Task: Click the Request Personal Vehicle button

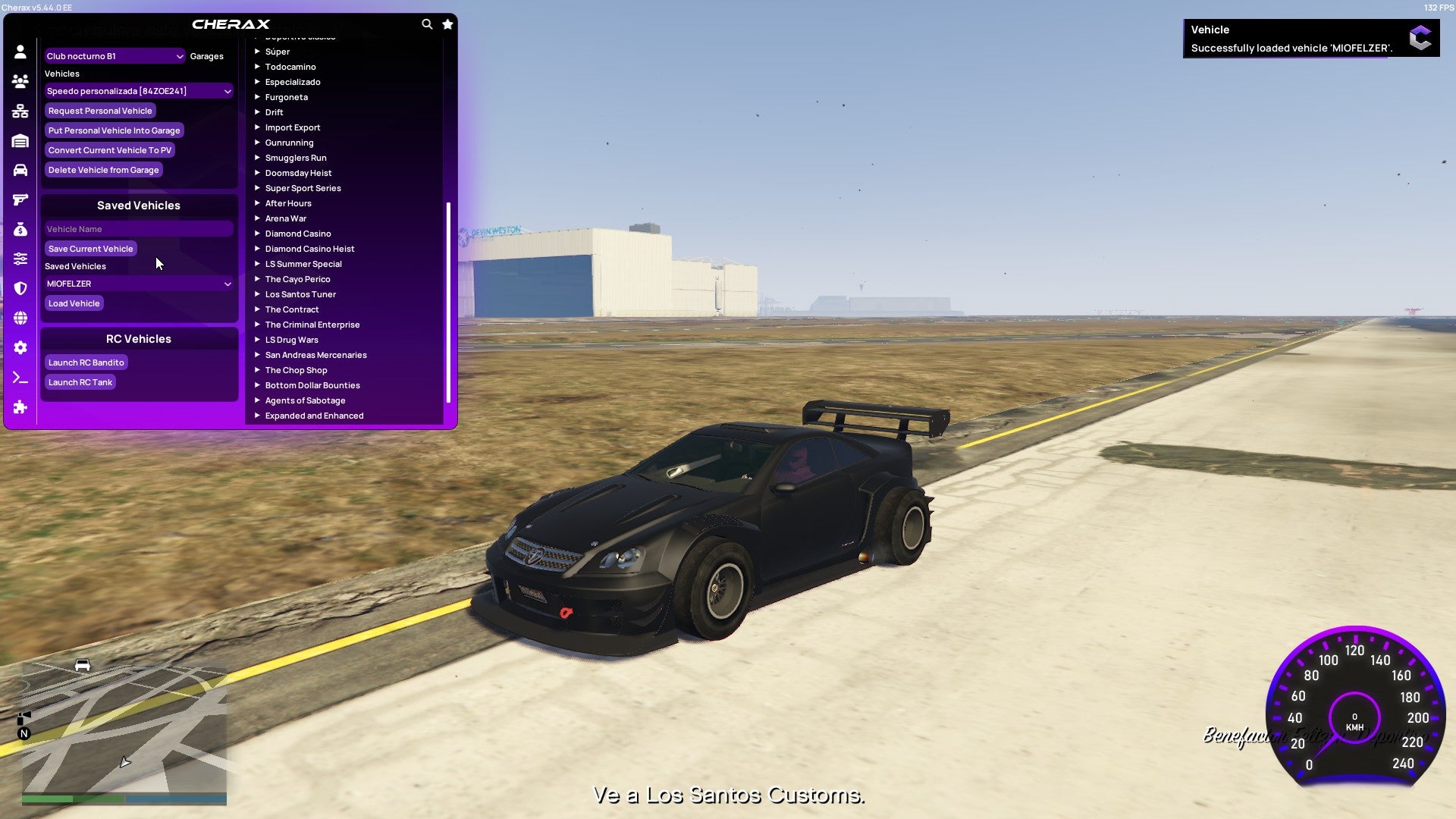Action: [101, 110]
